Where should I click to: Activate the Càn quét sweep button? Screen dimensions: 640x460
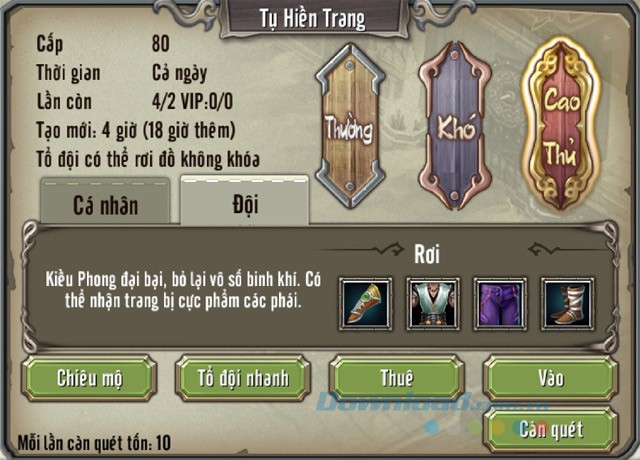click(551, 430)
